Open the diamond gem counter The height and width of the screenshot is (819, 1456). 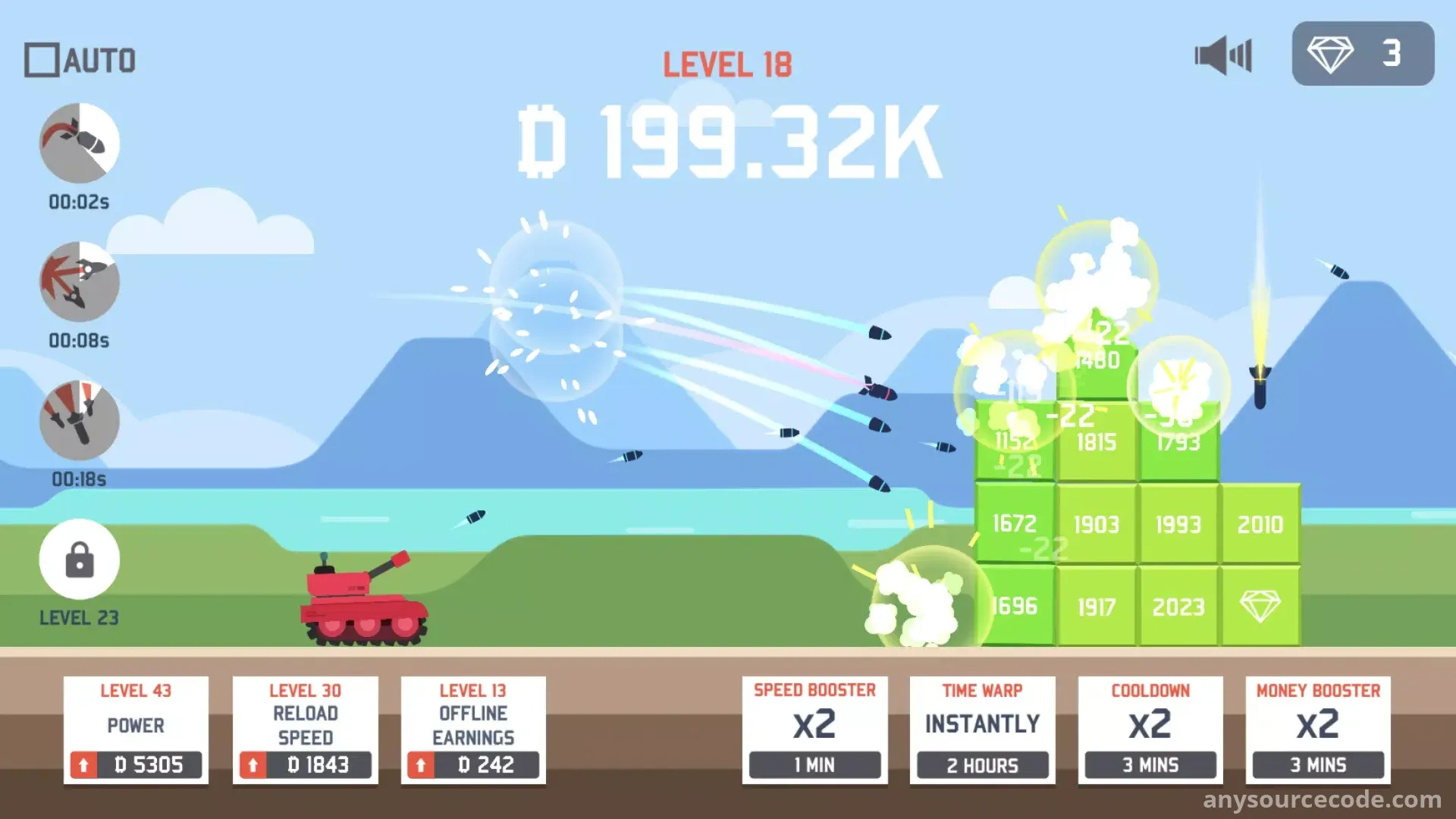[x=1362, y=54]
